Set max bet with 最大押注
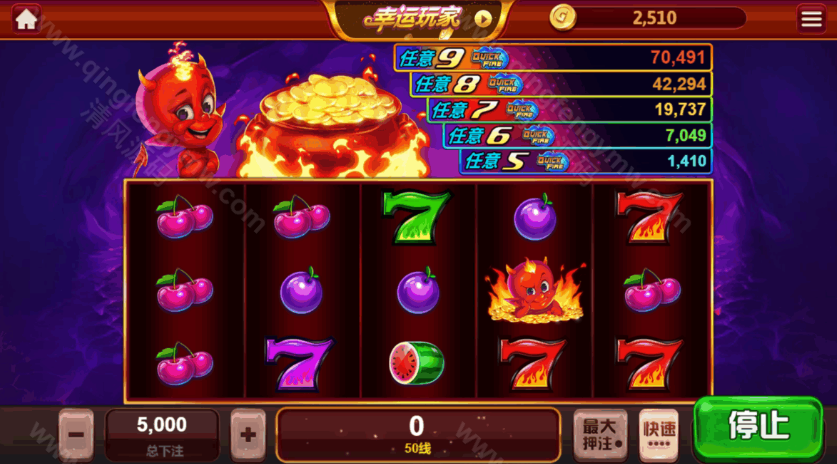The image size is (837, 464). pos(600,434)
